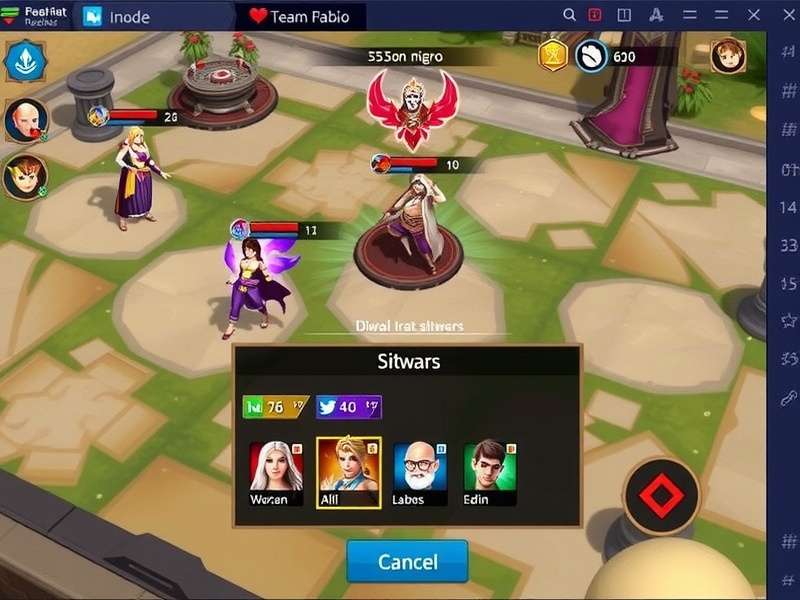This screenshot has width=800, height=600.
Task: Choose the highlighted blonde Alll hero
Action: tap(348, 472)
